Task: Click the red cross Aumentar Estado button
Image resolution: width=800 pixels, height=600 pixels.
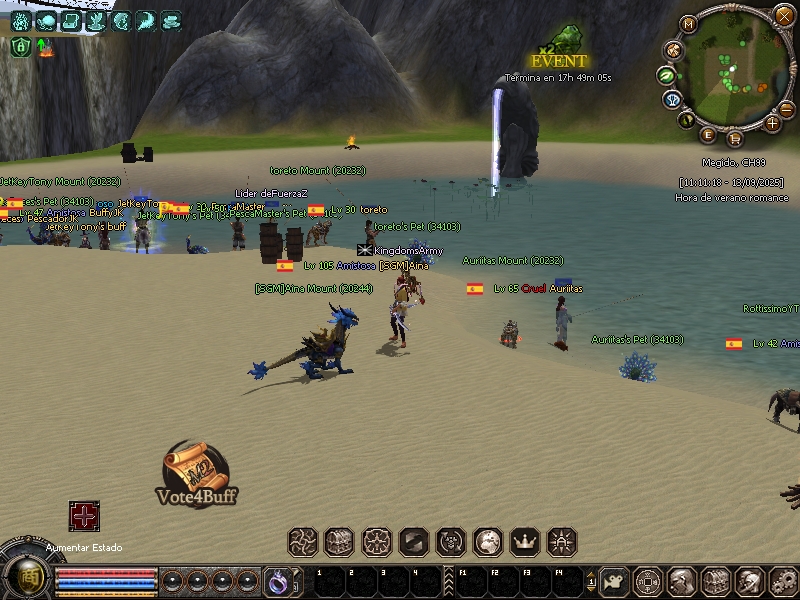Action: point(84,516)
